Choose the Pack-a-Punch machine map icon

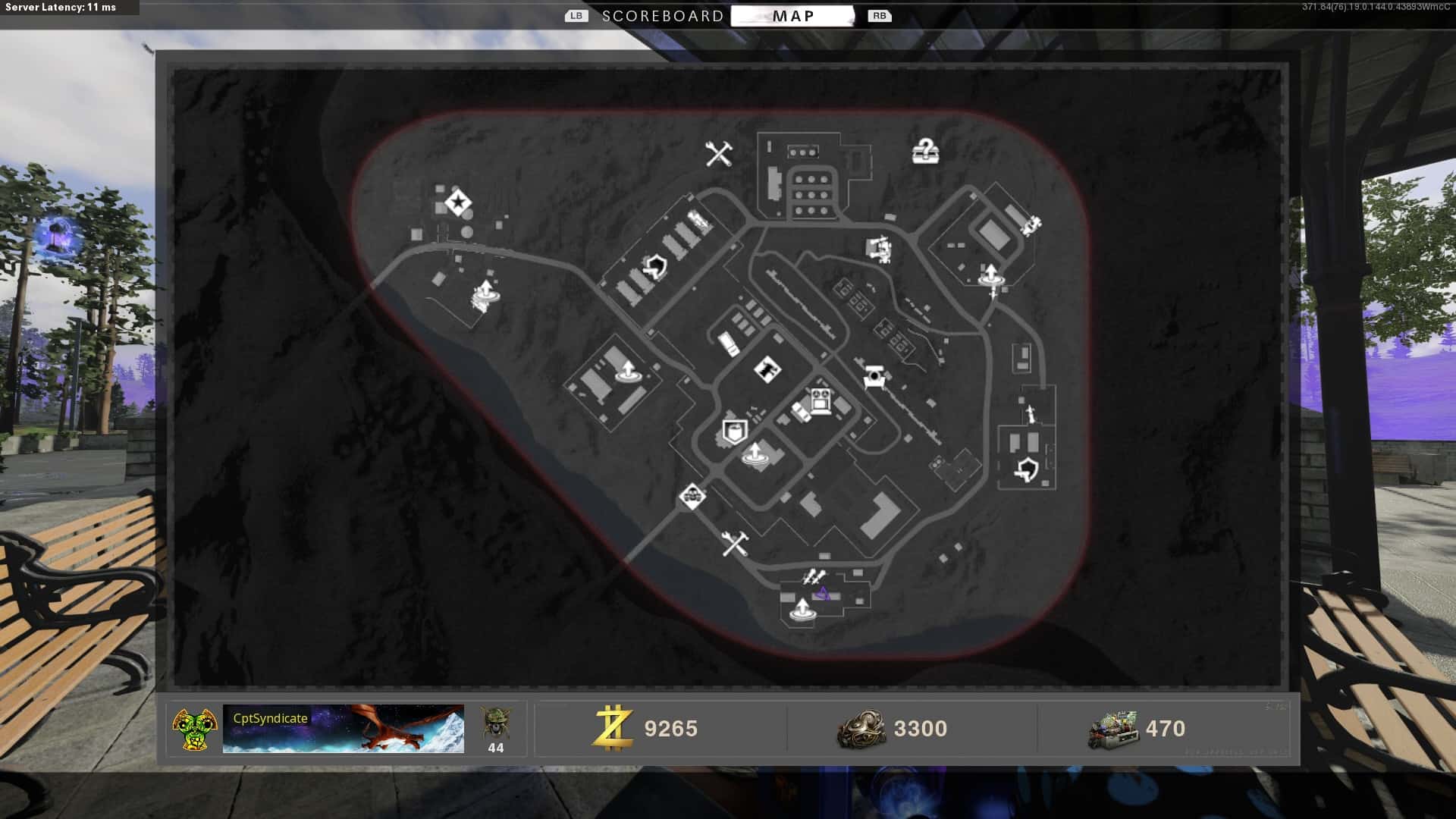[820, 400]
